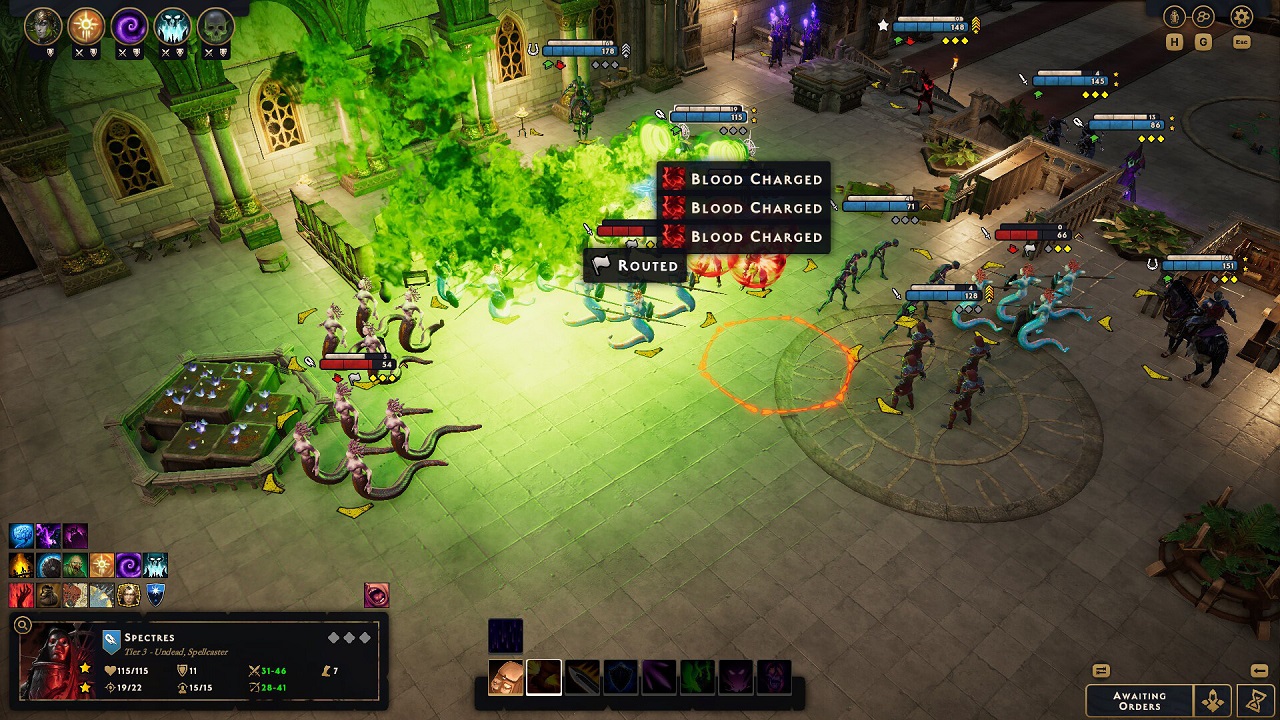Cast the purple claw ability

click(x=656, y=676)
